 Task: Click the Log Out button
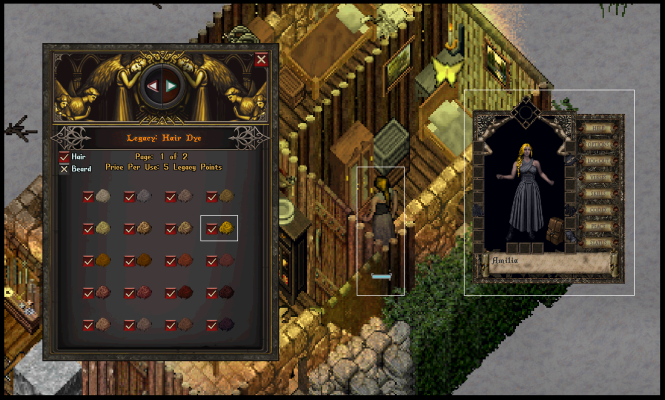(x=600, y=160)
